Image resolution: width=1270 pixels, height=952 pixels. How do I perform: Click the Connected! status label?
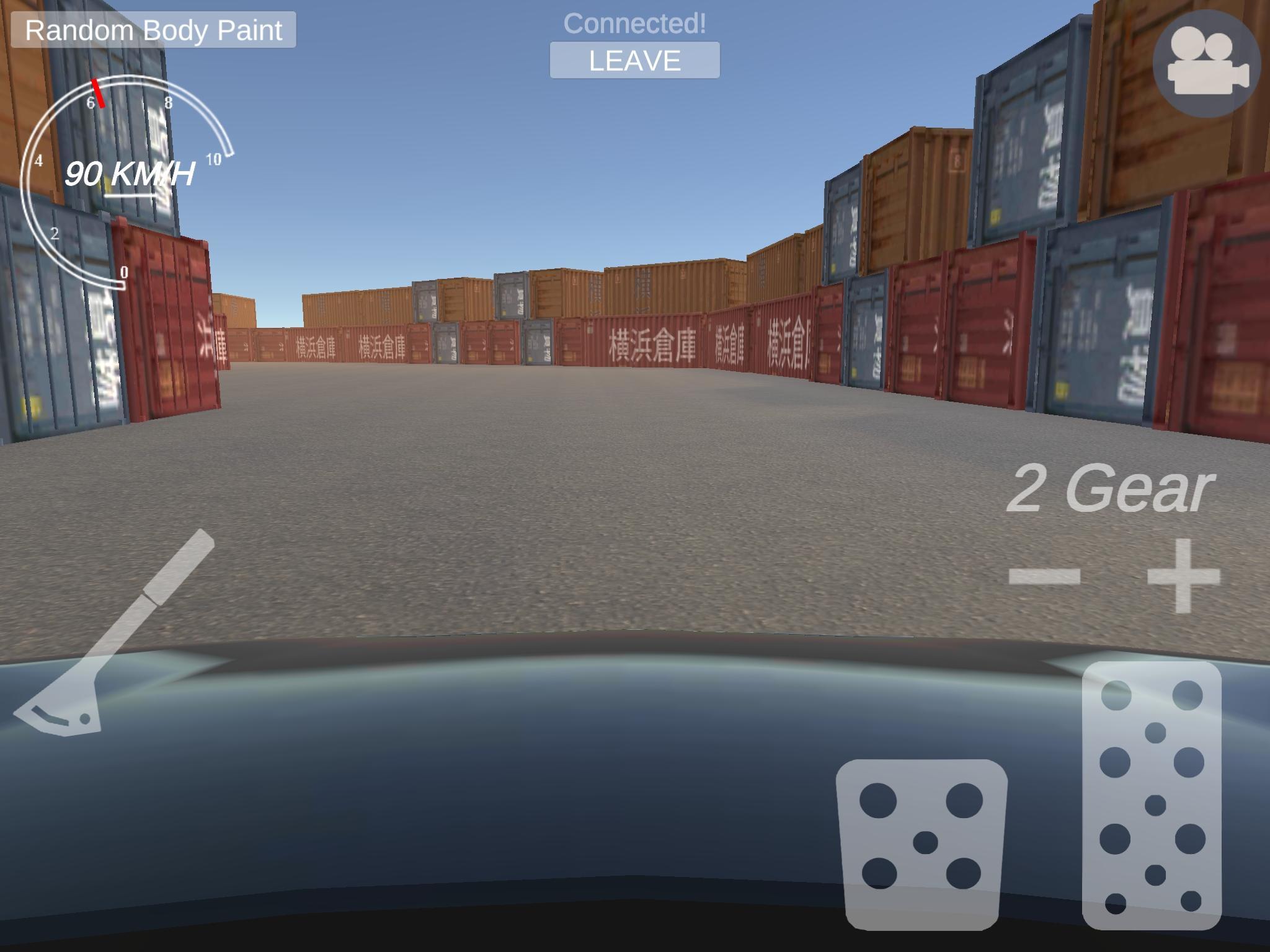pos(635,25)
